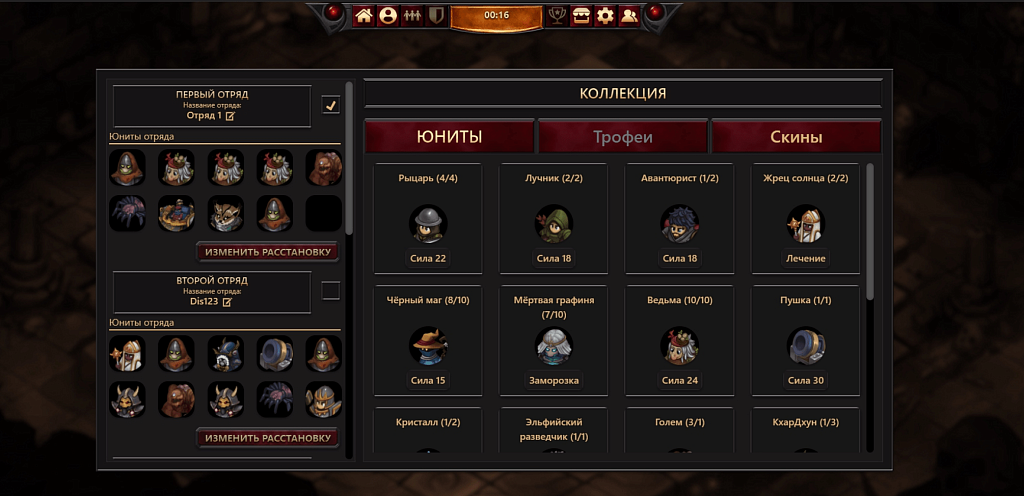Pick the Чёрный маг unit card

coord(428,341)
